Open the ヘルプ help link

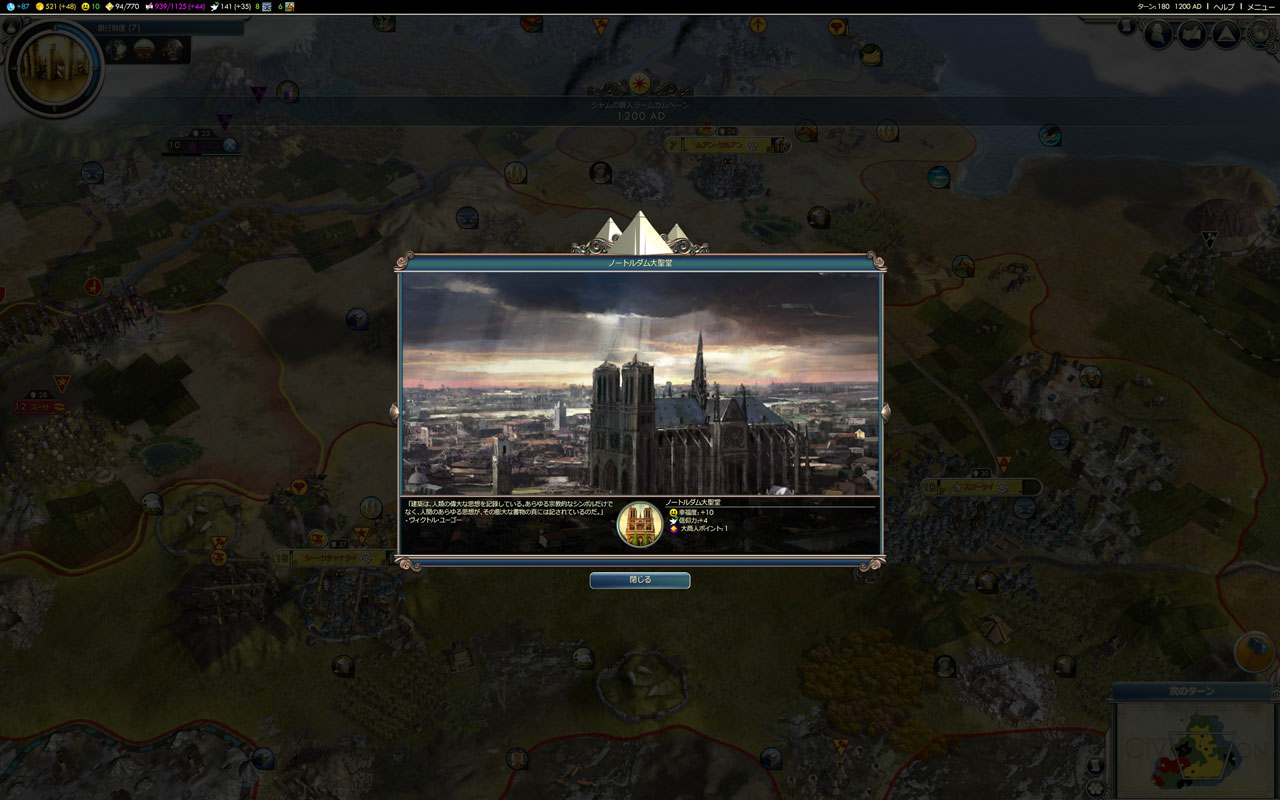1224,7
